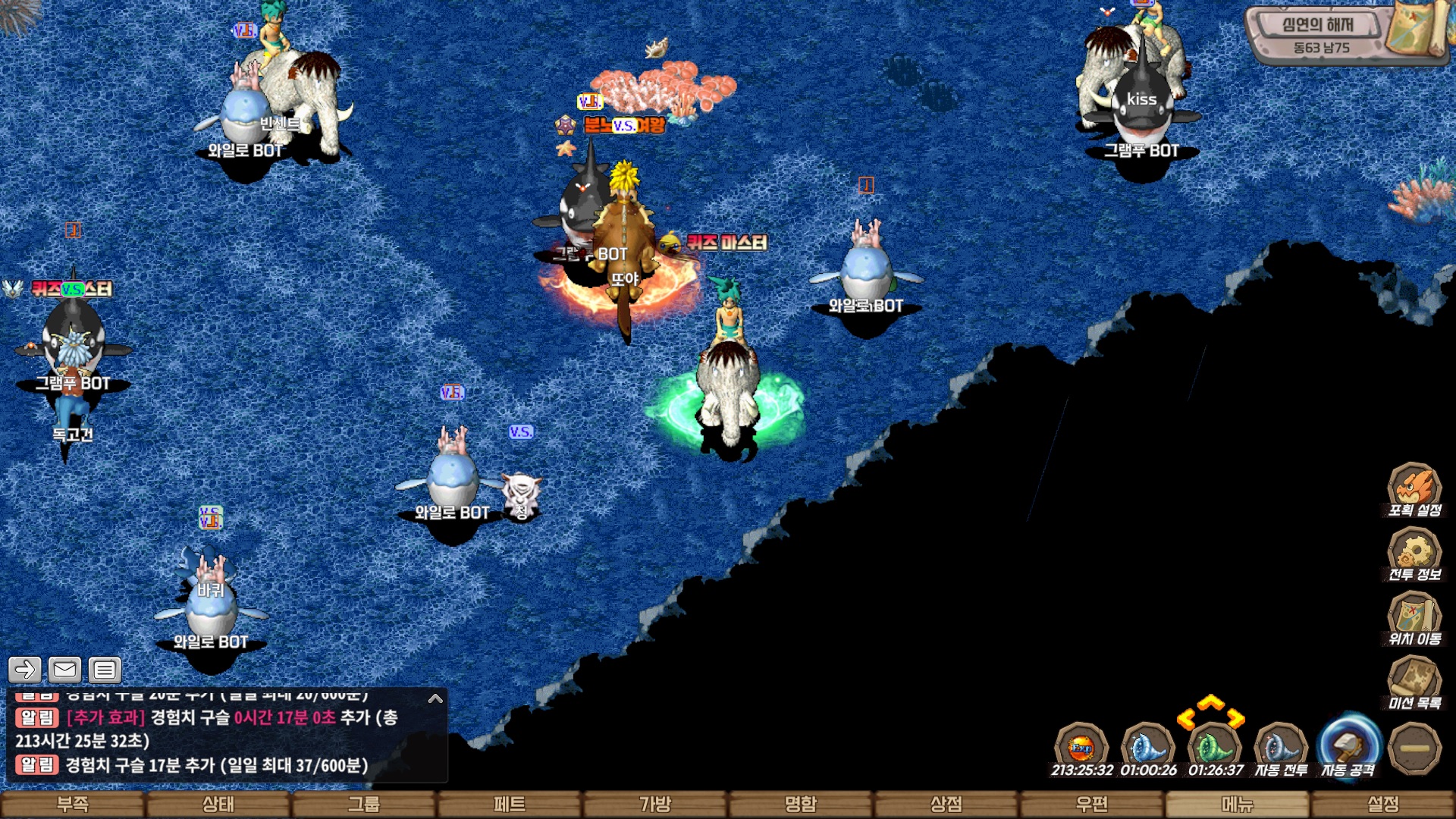Image resolution: width=1456 pixels, height=819 pixels.
Task: Open the 가방 (Bag) inventory
Action: (655, 804)
